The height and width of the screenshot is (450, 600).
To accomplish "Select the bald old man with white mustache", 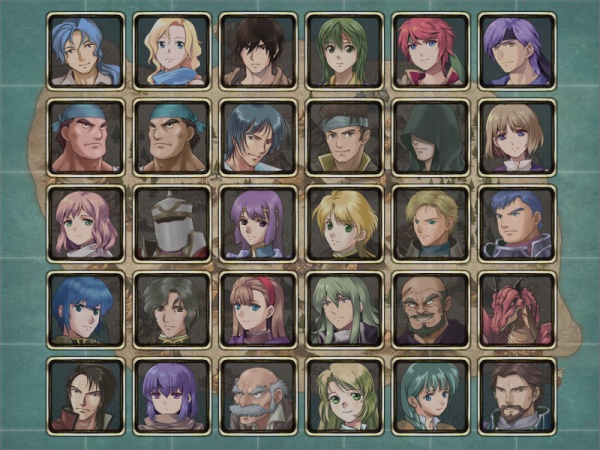I will coord(258,397).
